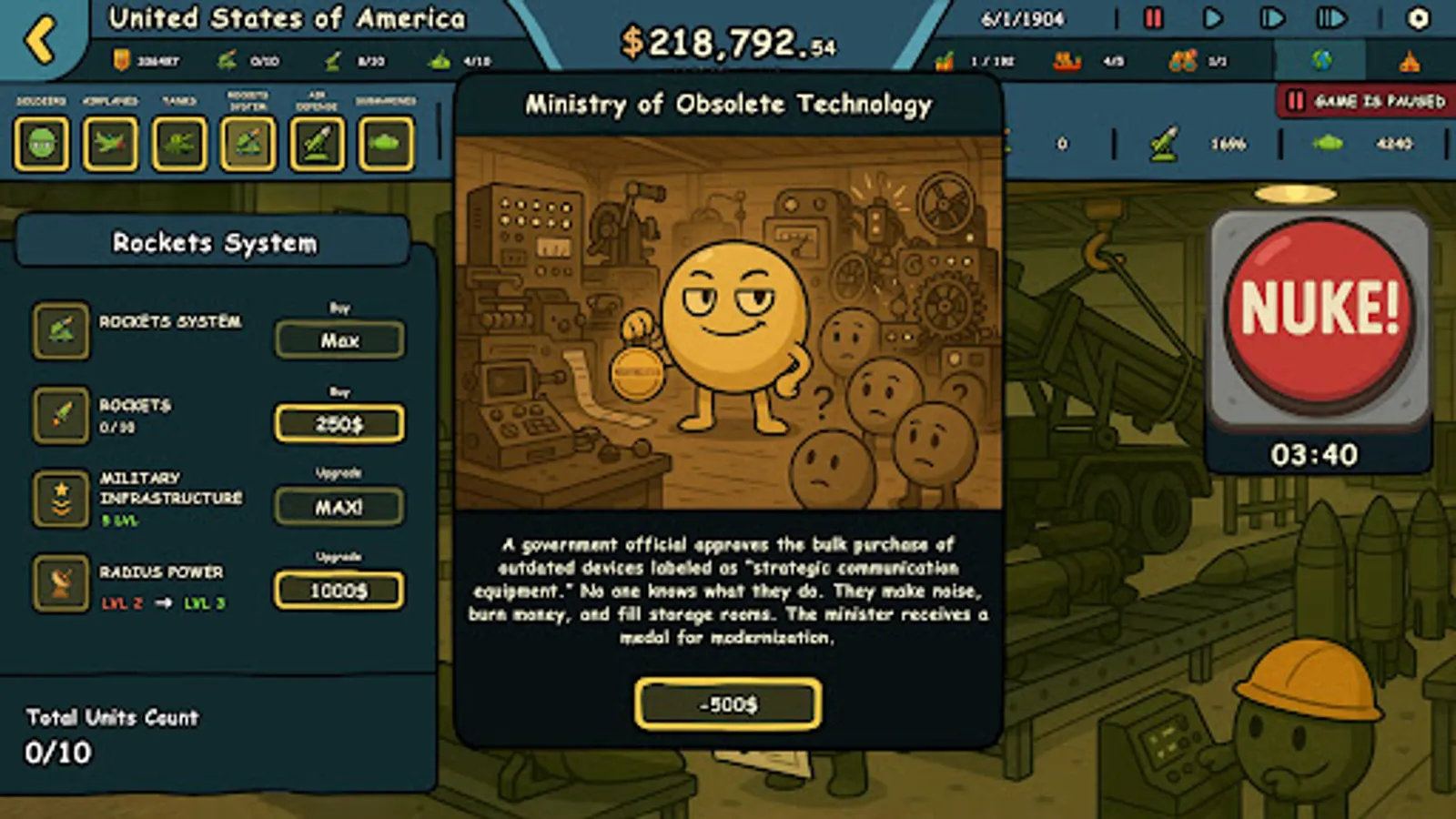Go back using the yellow arrow
This screenshot has height=819, width=1456.
tap(41, 38)
